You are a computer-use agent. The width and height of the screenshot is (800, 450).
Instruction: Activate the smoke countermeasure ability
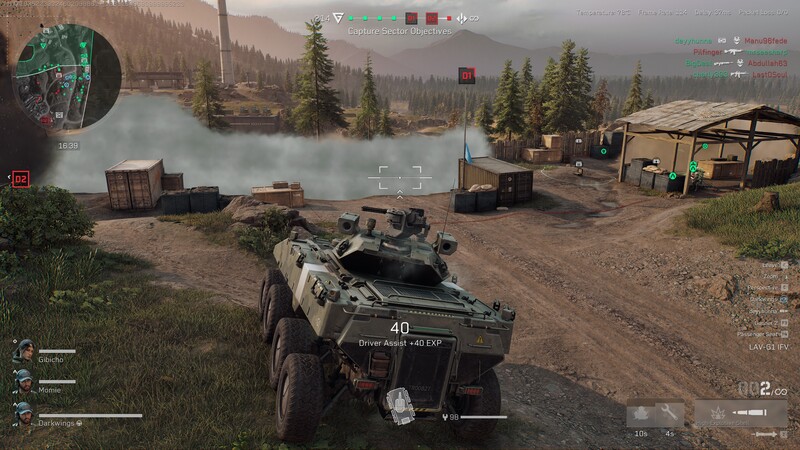[639, 412]
